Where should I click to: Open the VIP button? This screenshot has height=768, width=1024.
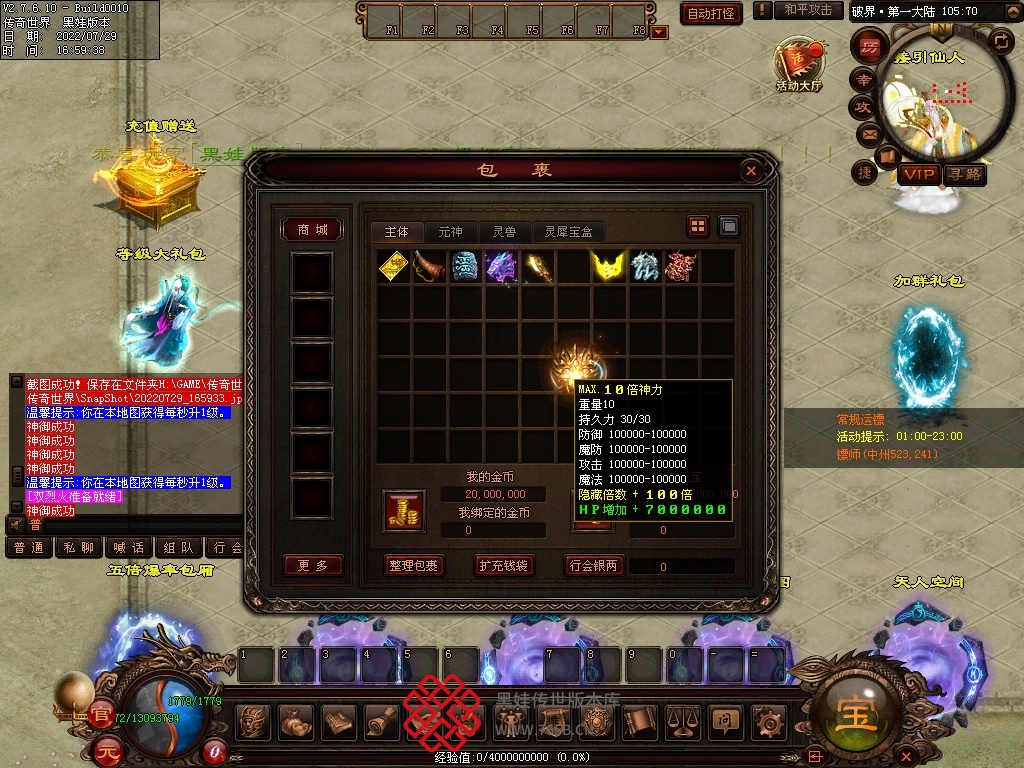917,175
